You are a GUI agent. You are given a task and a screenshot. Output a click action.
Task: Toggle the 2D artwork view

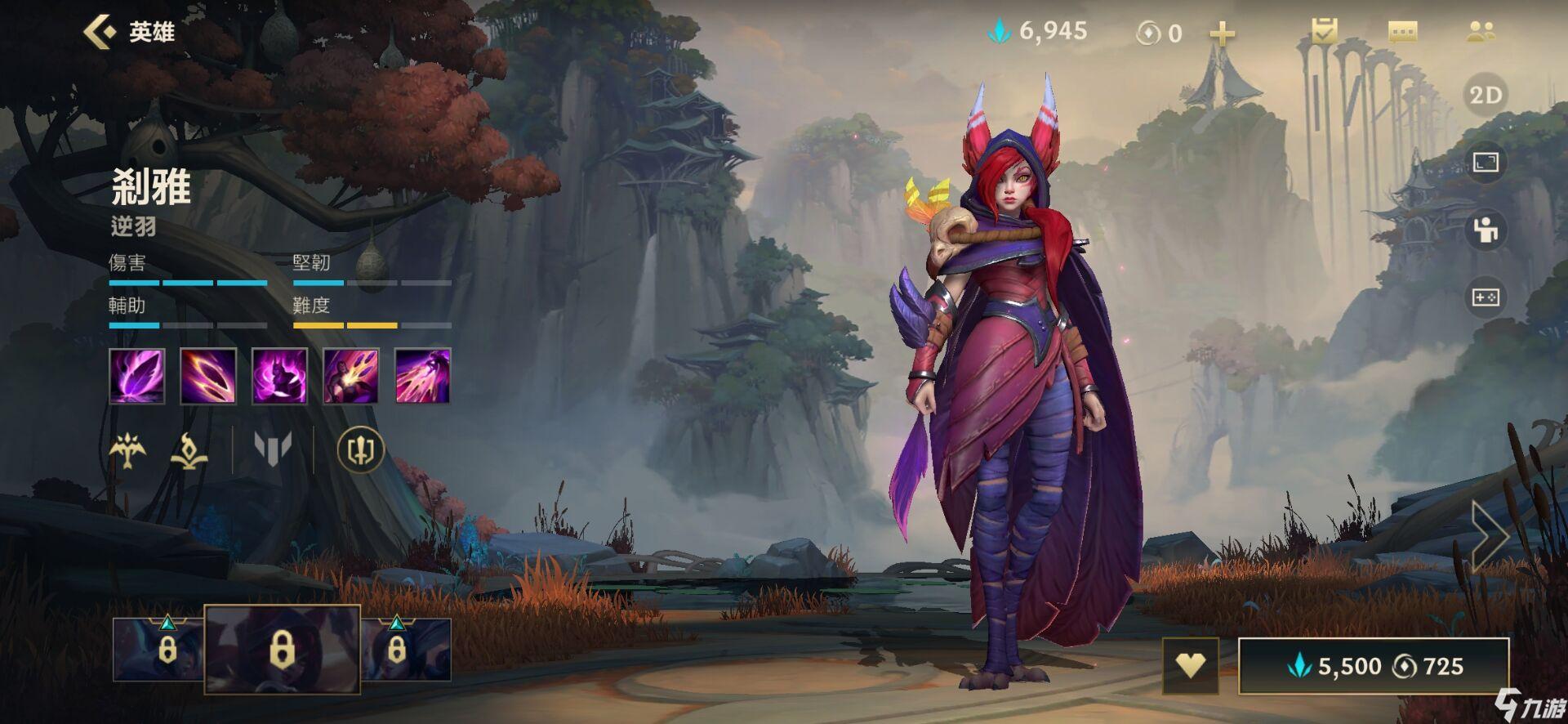click(x=1486, y=96)
